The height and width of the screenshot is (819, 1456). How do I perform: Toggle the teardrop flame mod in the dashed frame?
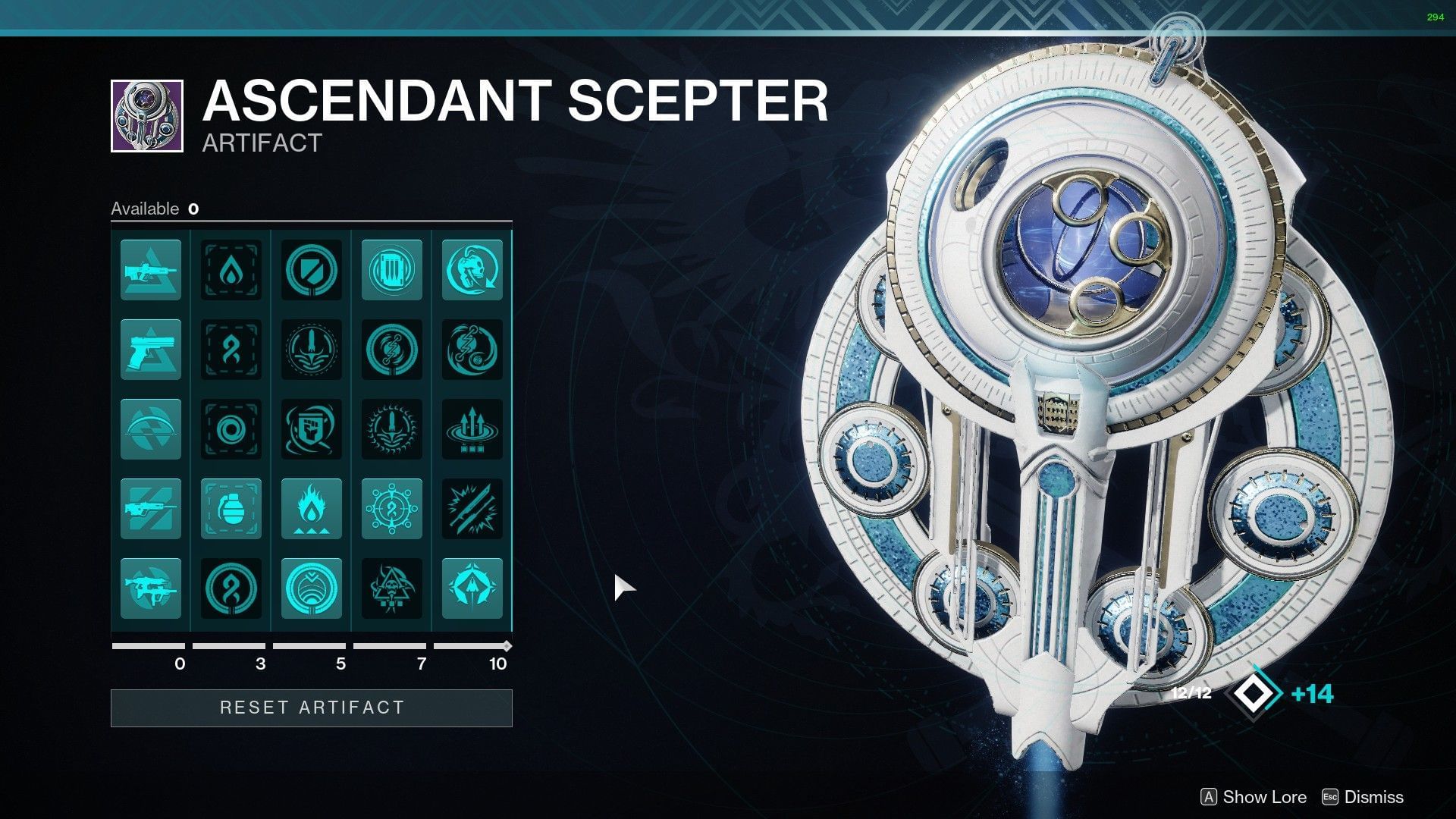point(231,269)
